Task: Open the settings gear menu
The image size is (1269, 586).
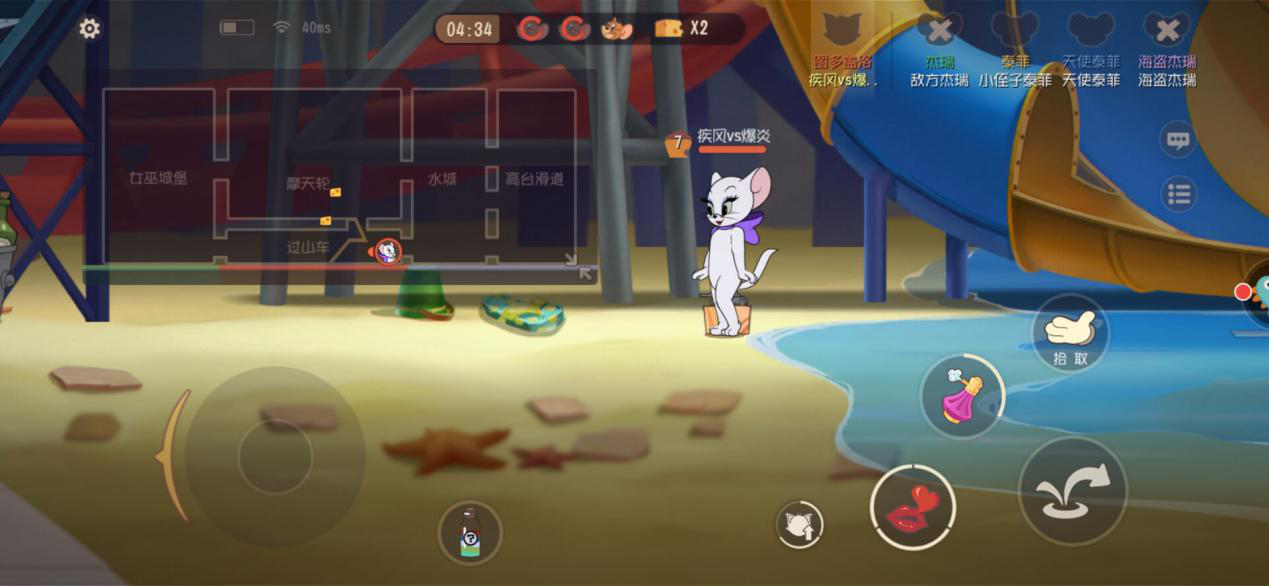Action: [90, 29]
